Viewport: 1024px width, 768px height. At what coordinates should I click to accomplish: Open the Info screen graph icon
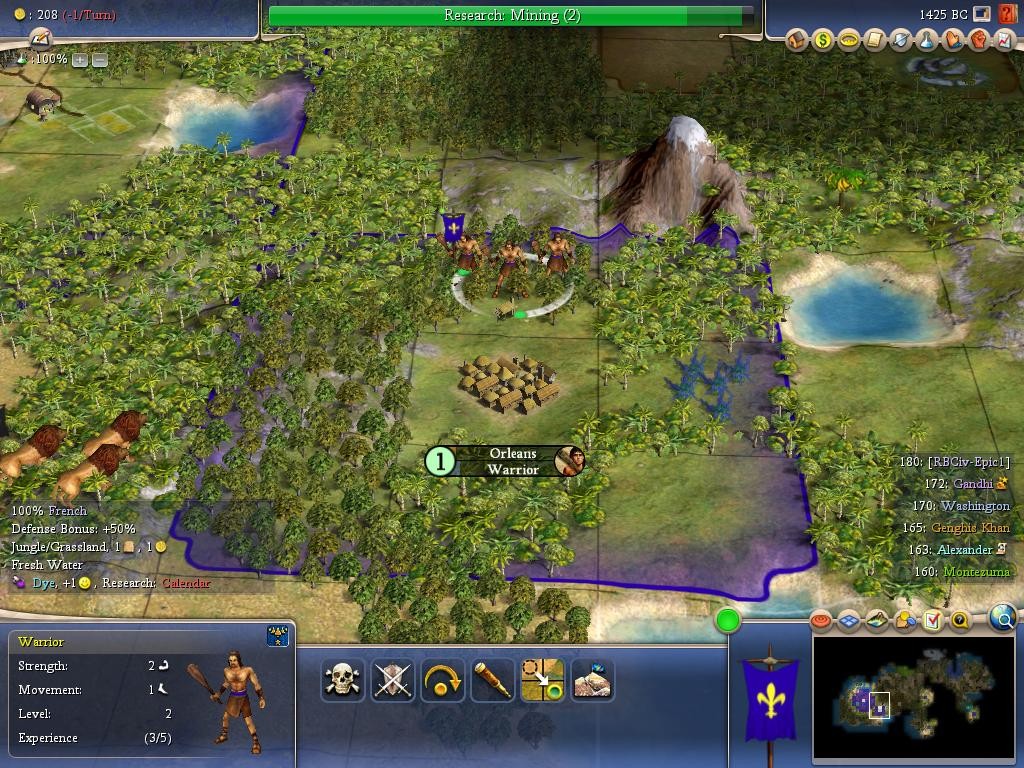[x=1004, y=40]
